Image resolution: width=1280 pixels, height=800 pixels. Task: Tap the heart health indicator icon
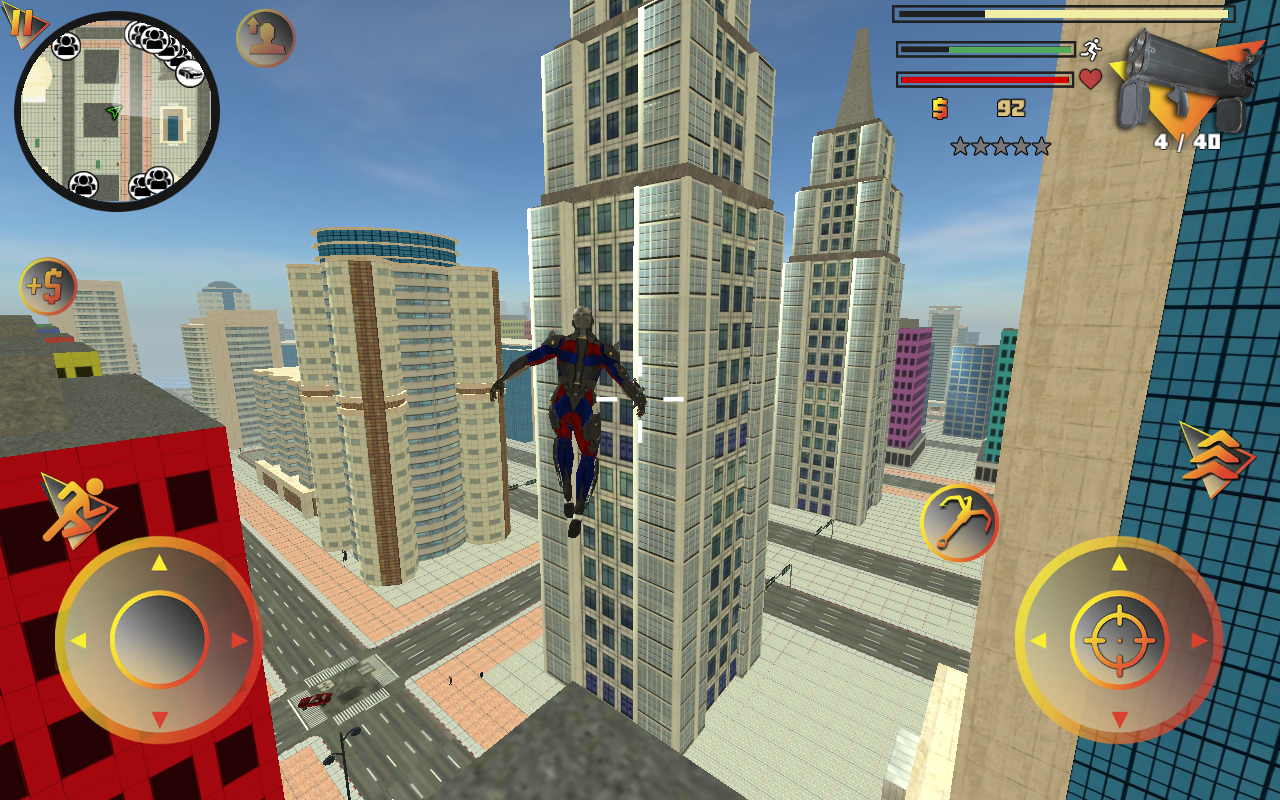[x=1092, y=79]
